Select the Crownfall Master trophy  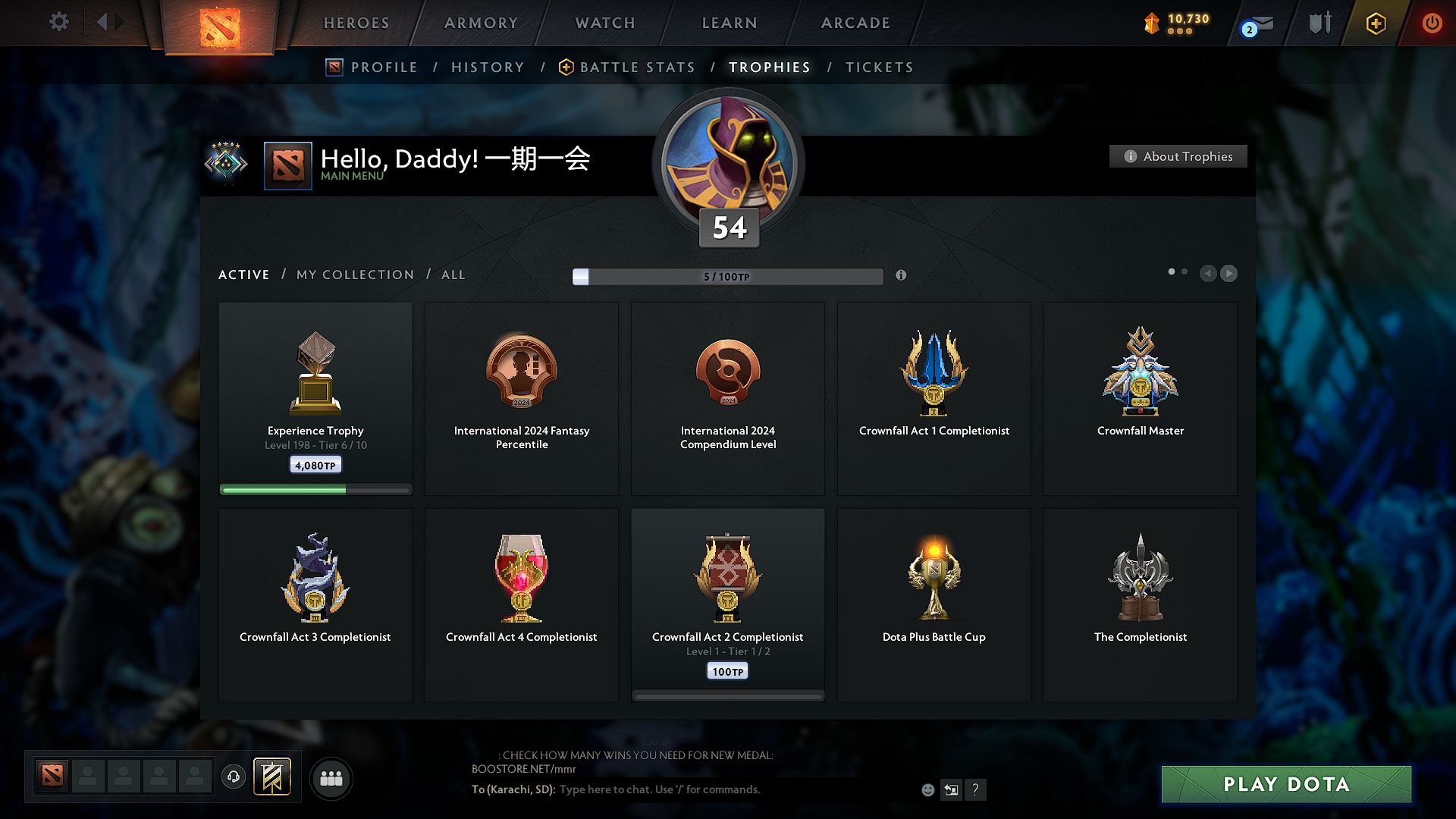point(1140,398)
